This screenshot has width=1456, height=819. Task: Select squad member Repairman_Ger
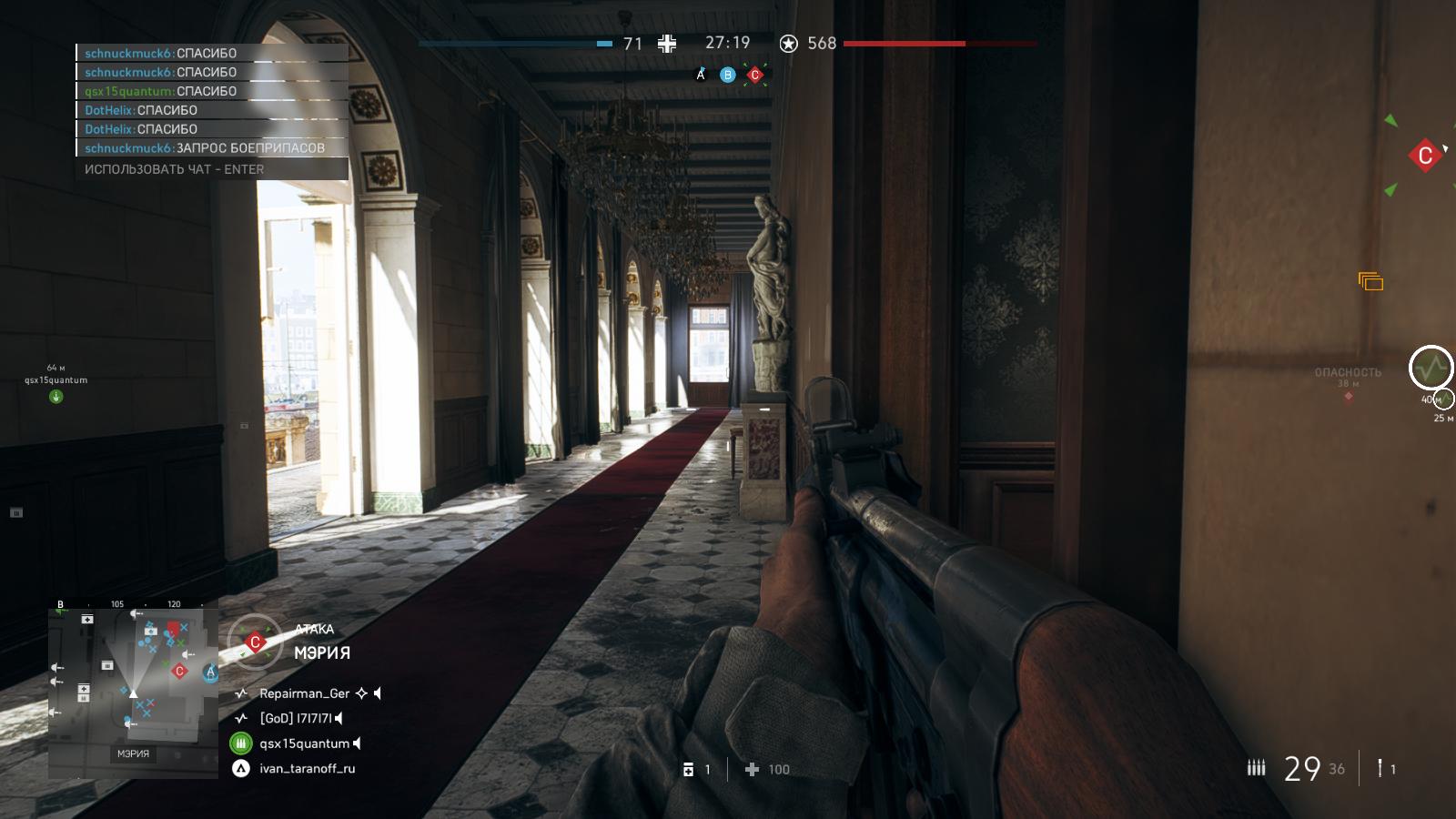pos(304,693)
